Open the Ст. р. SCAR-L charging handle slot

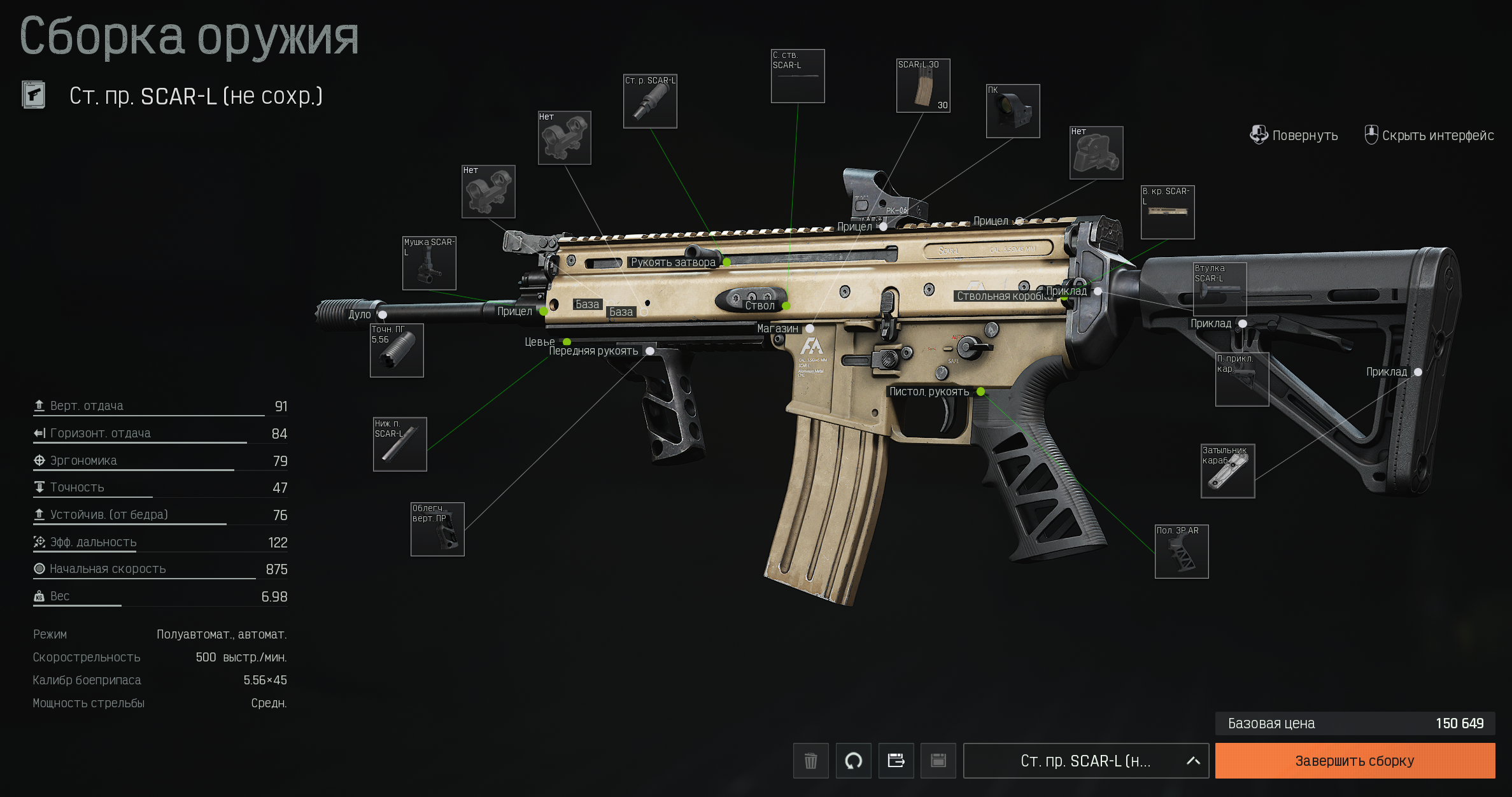pos(650,101)
